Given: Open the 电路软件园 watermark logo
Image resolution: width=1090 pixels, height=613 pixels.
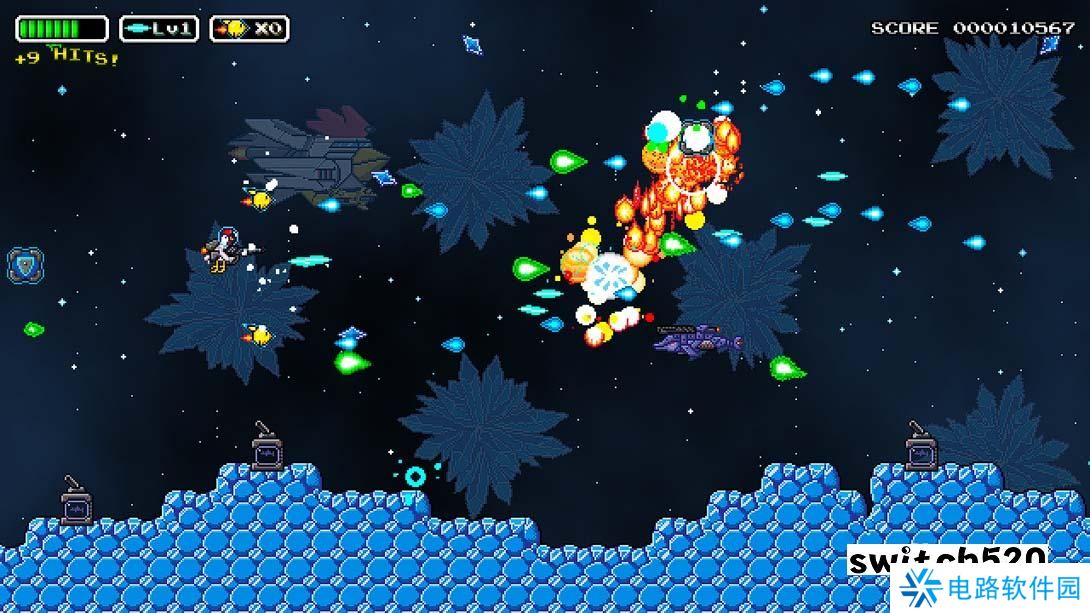Looking at the screenshot, I should click(992, 587).
